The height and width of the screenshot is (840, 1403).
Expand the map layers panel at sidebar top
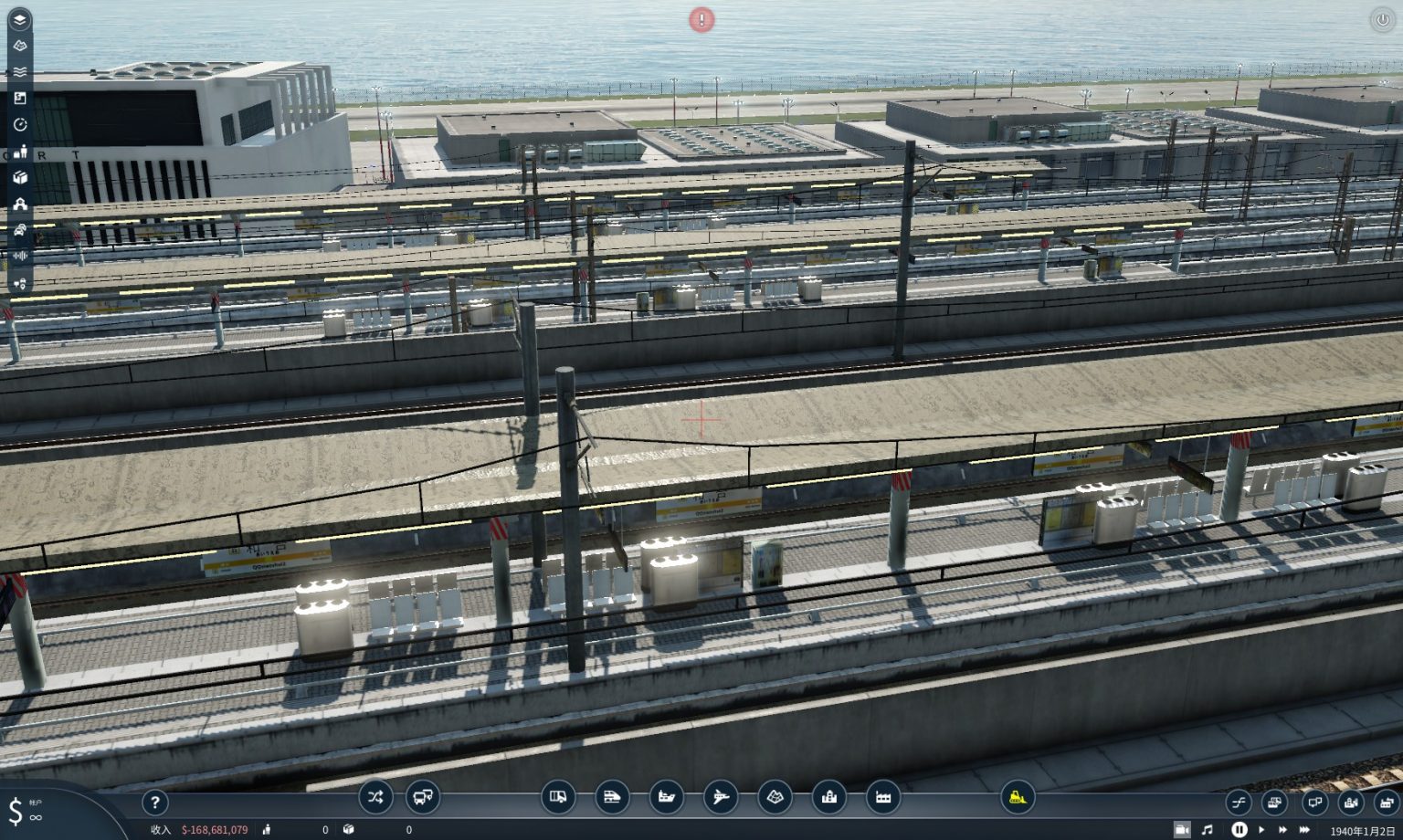tap(20, 18)
